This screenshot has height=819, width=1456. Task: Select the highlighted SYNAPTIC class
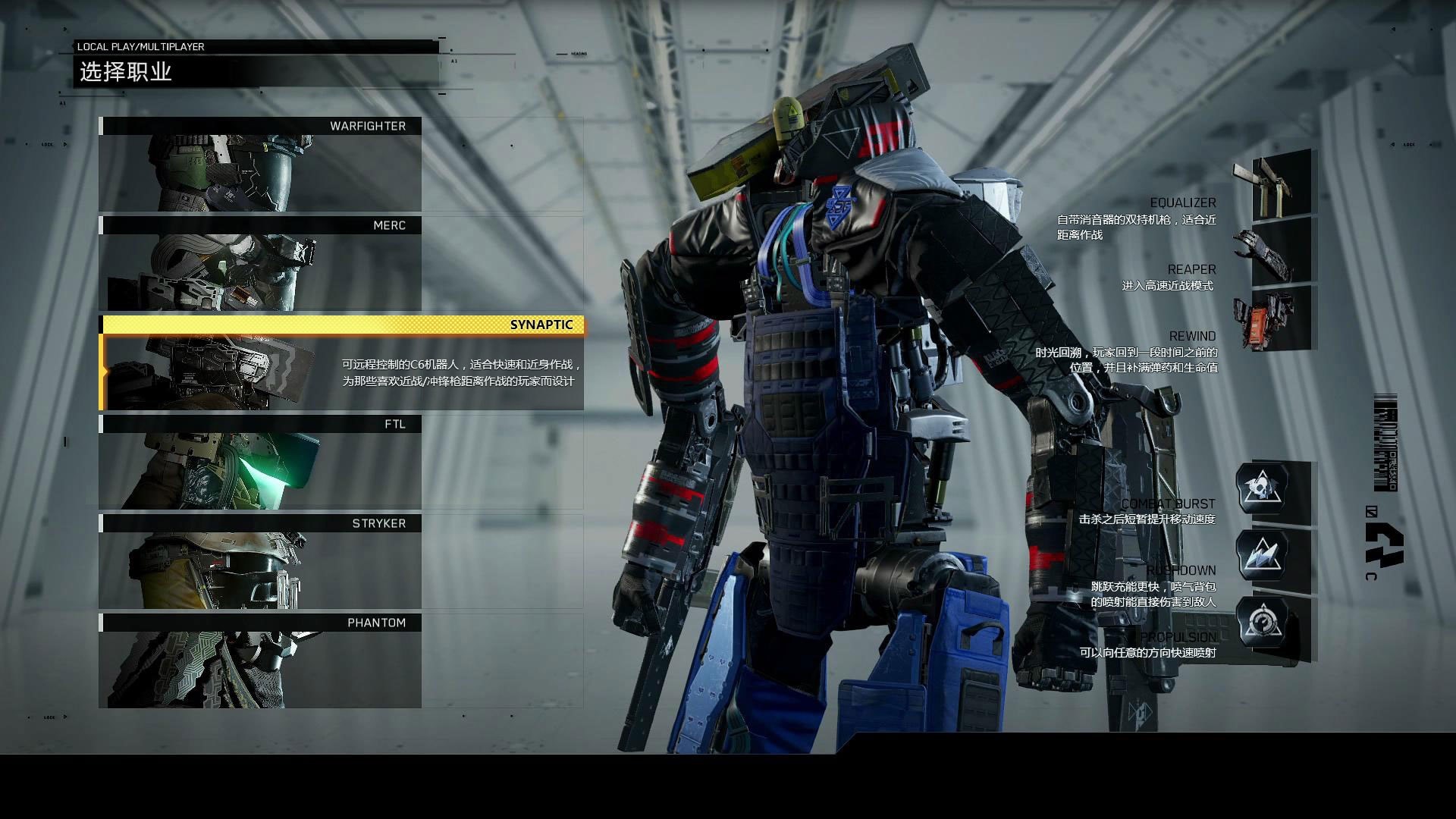(342, 363)
